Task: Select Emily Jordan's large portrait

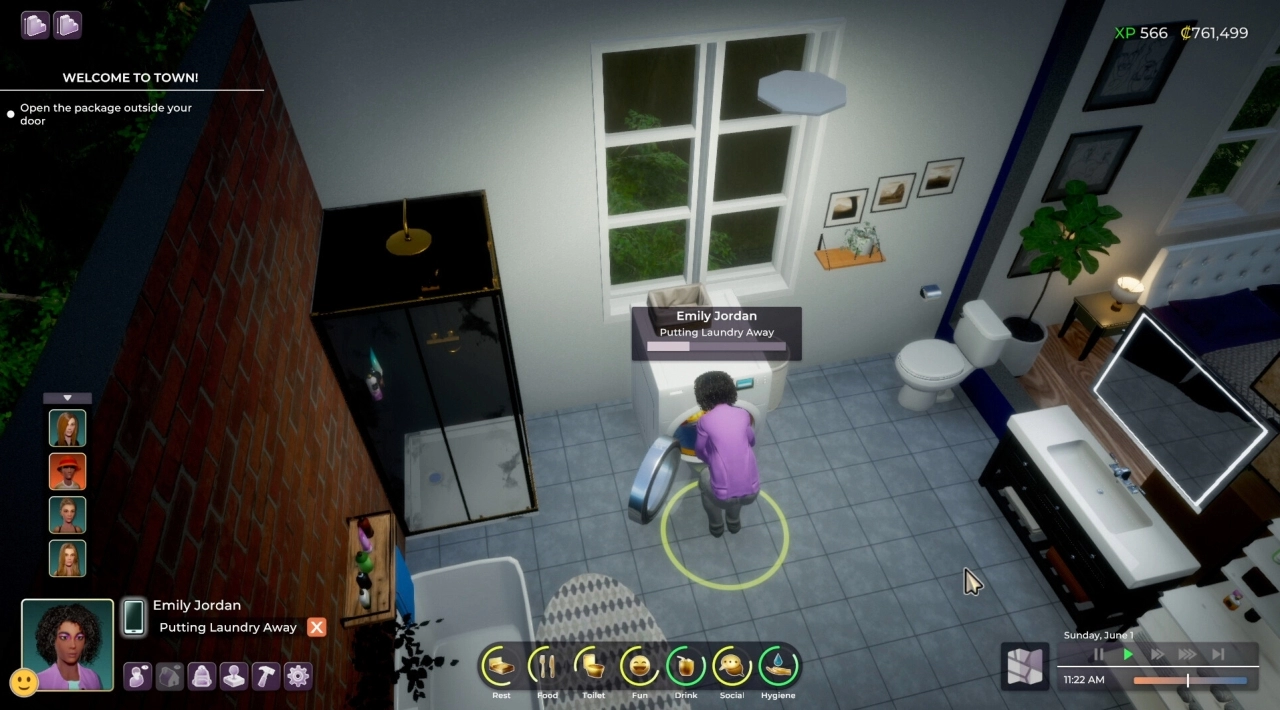Action: pyautogui.click(x=67, y=644)
